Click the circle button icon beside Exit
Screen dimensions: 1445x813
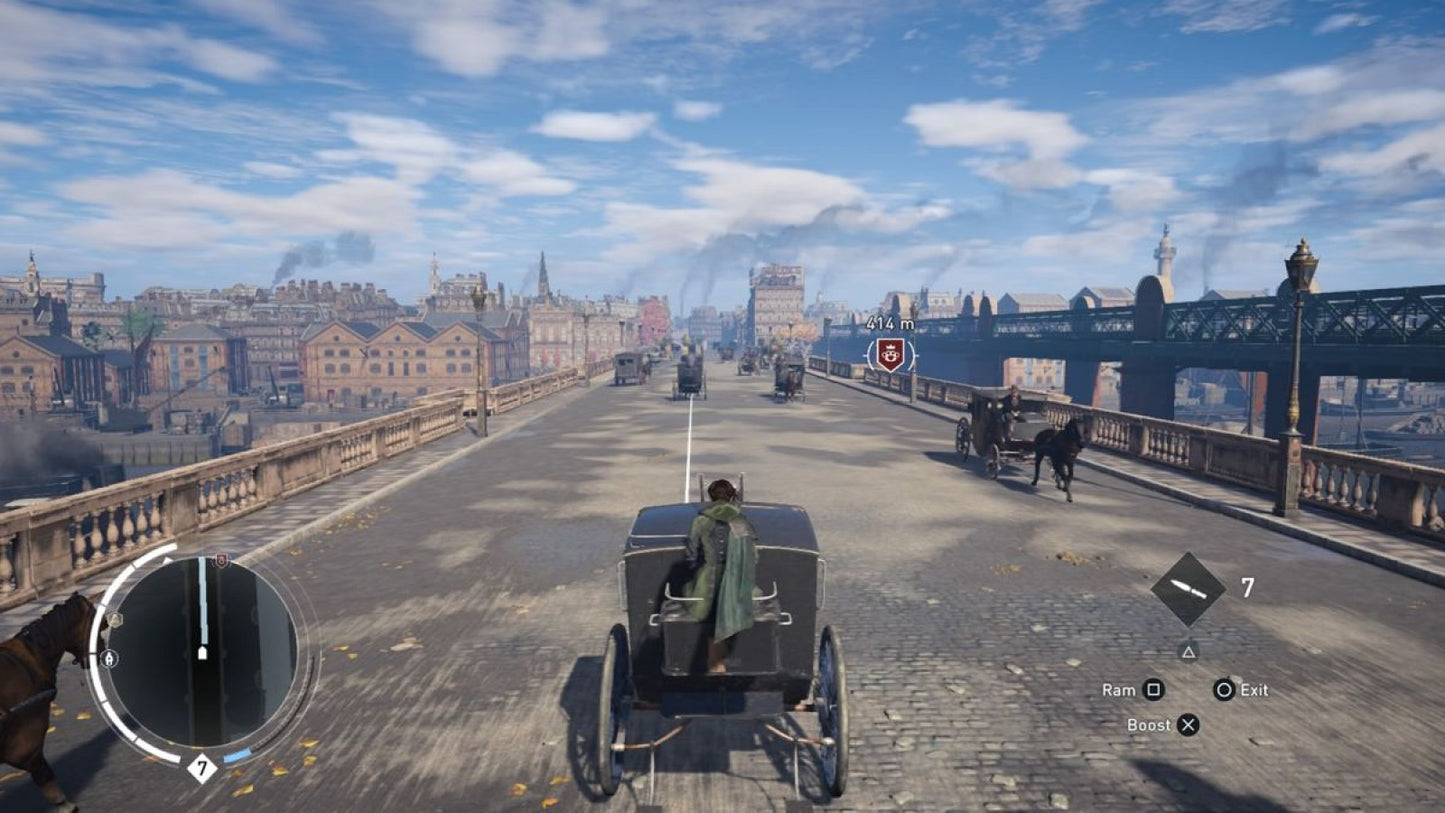1223,690
